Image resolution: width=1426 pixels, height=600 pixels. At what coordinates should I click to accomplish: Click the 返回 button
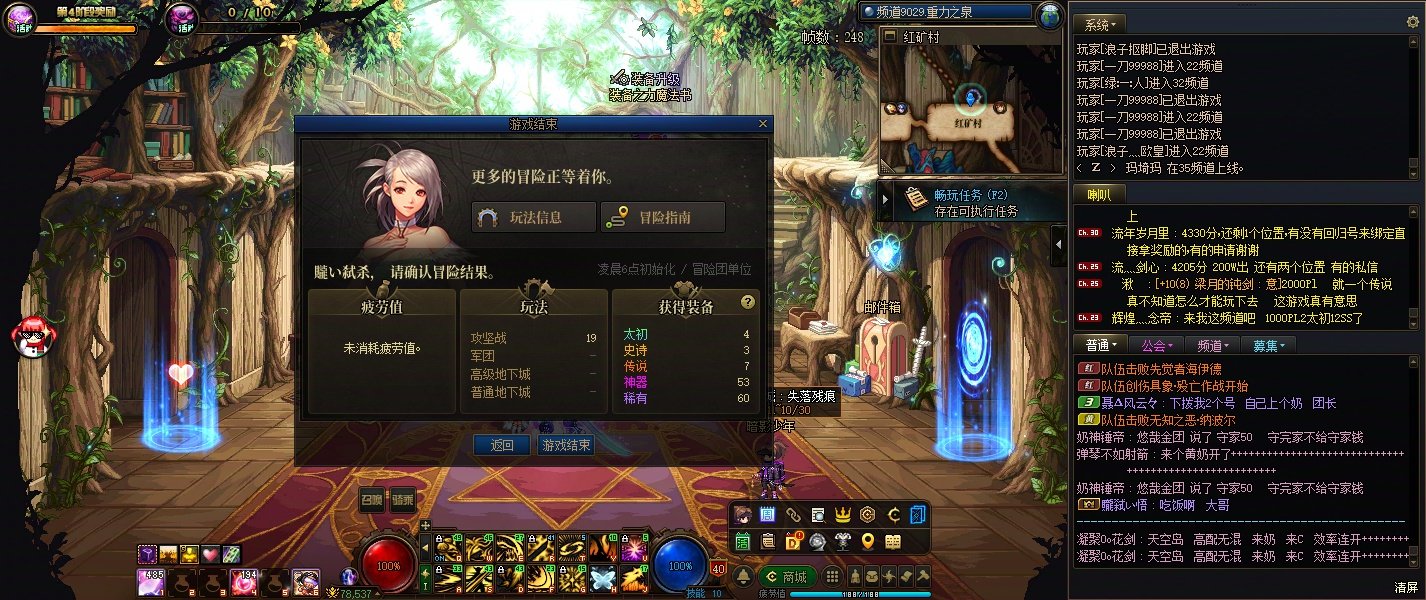pos(502,445)
